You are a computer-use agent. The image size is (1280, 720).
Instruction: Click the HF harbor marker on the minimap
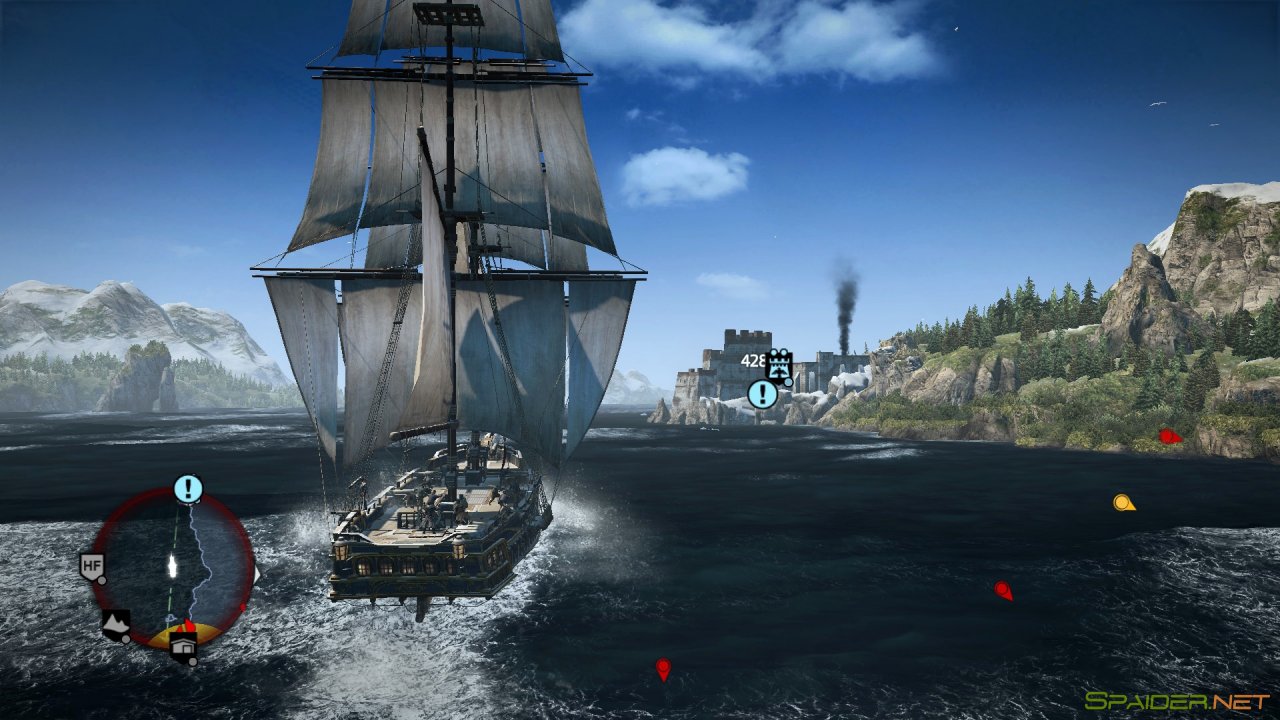(92, 565)
